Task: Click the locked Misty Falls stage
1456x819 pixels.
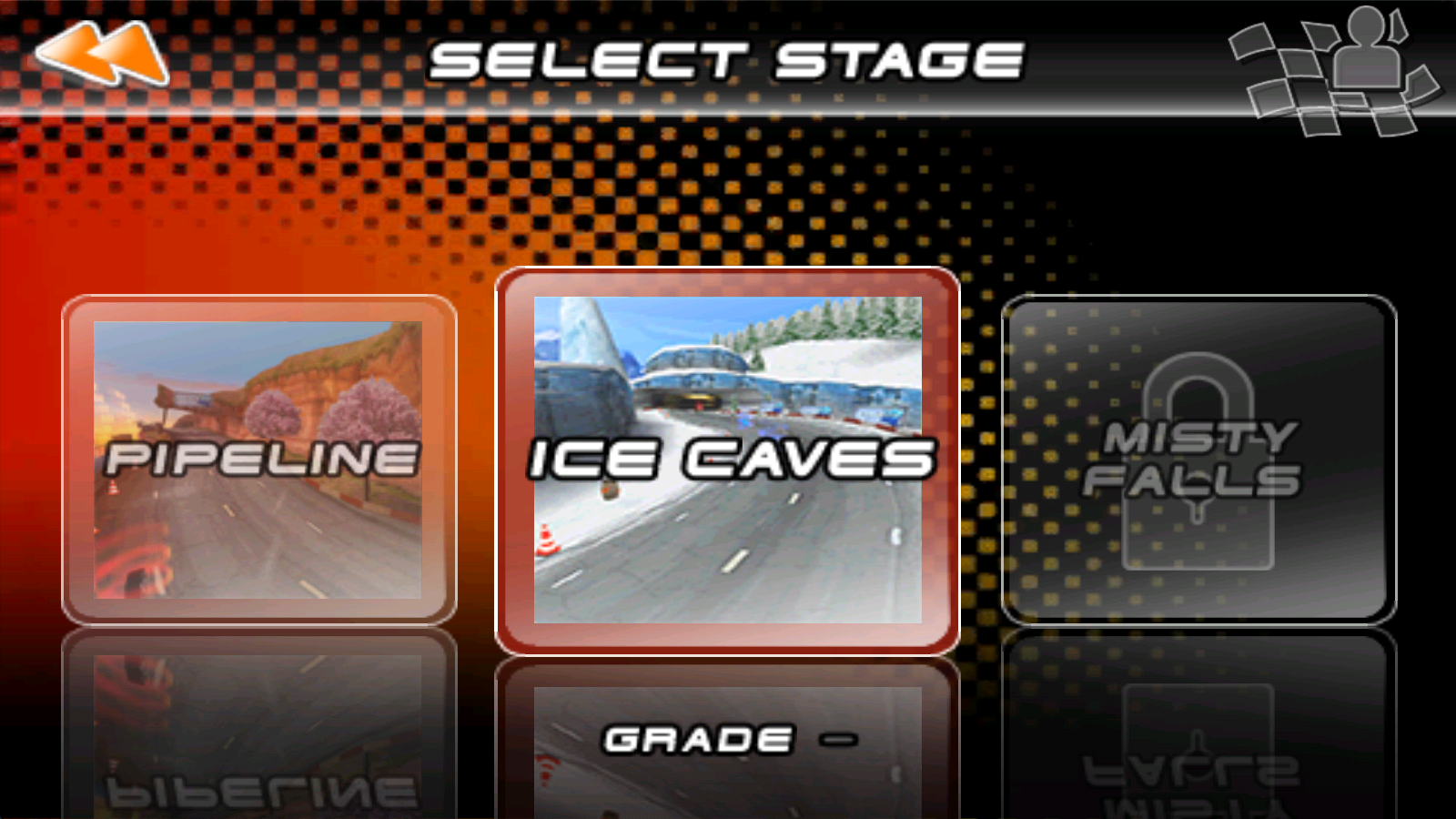Action: click(x=1198, y=460)
